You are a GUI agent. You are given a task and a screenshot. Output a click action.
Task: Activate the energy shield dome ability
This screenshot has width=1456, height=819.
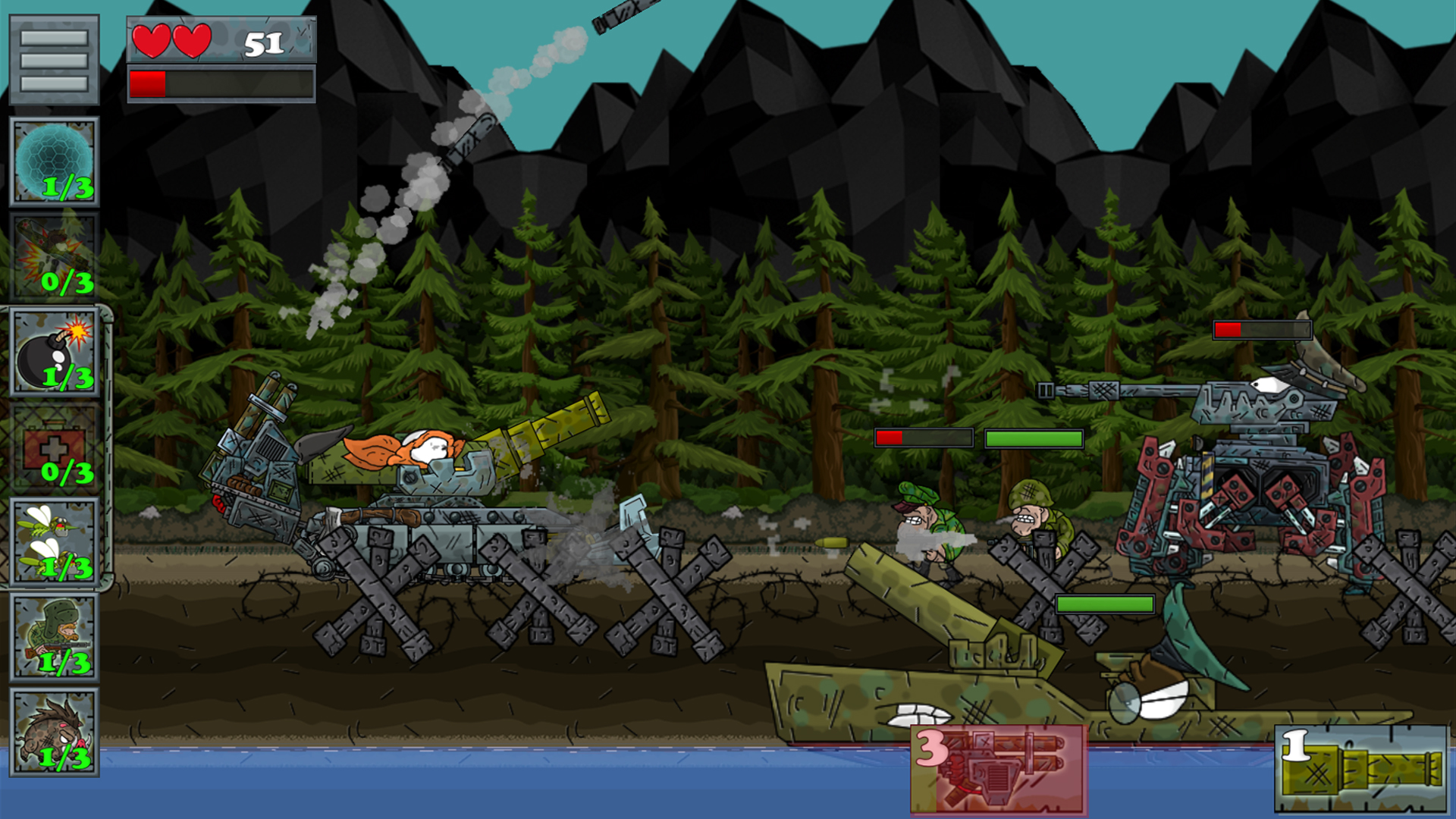pos(54,162)
